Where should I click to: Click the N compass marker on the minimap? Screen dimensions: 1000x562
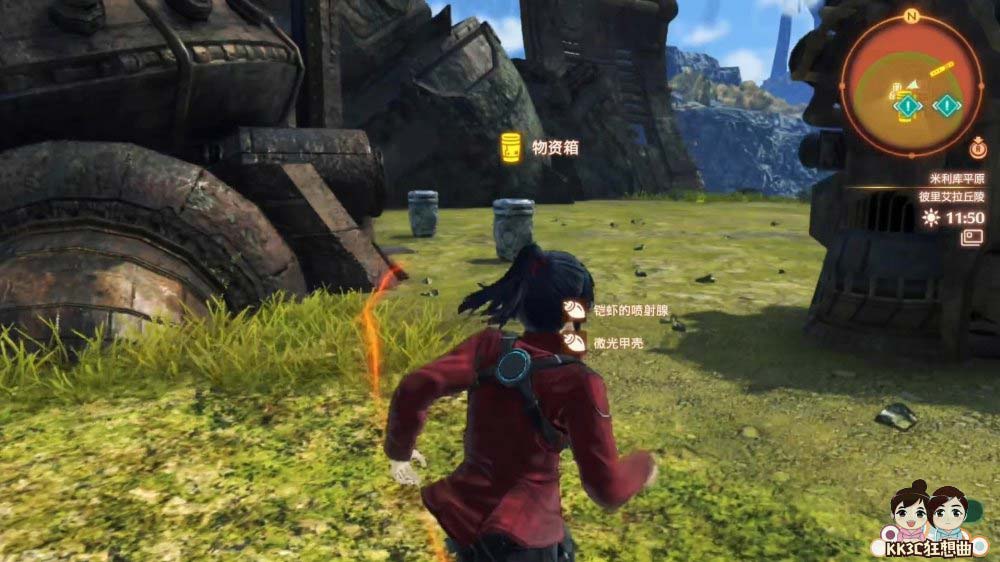[x=910, y=17]
